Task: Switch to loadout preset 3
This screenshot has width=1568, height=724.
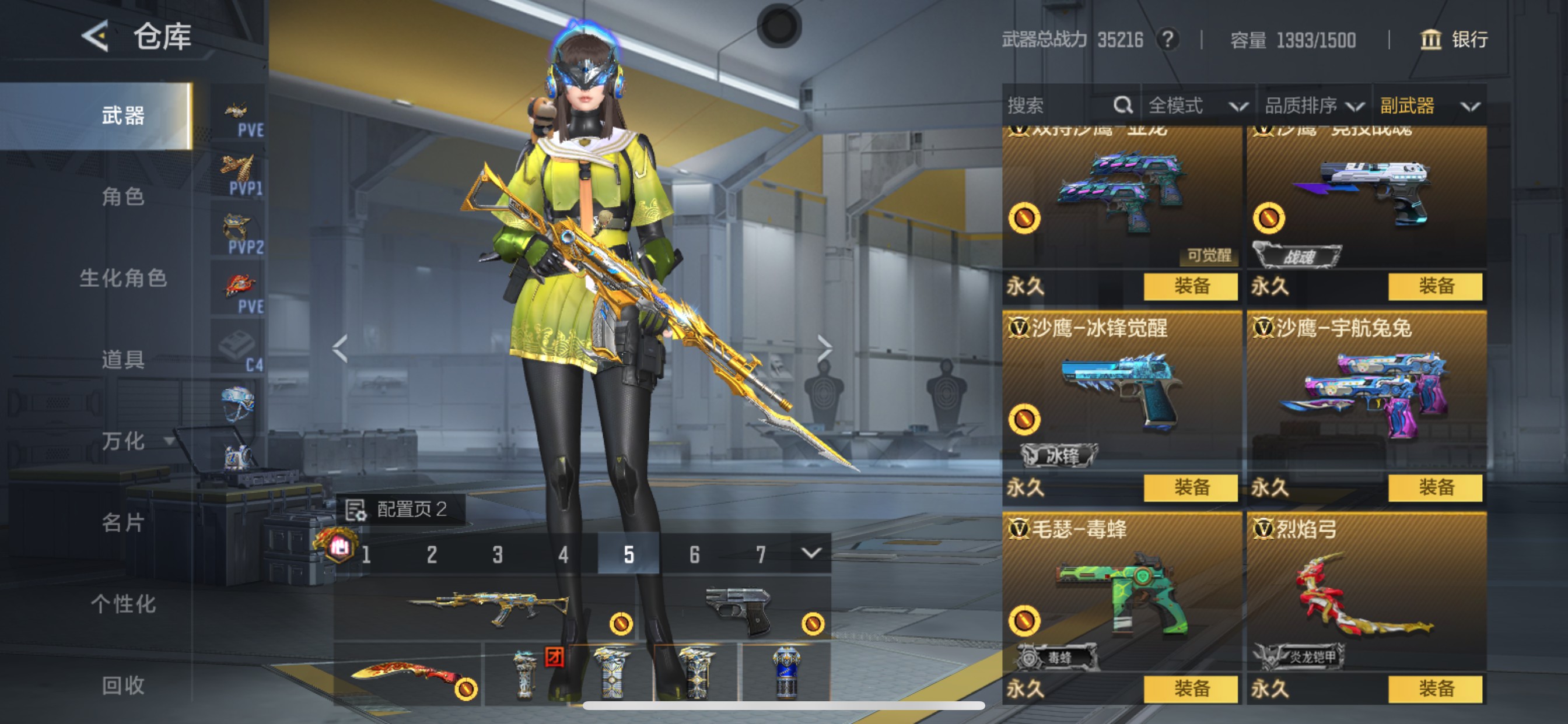Action: coord(498,554)
